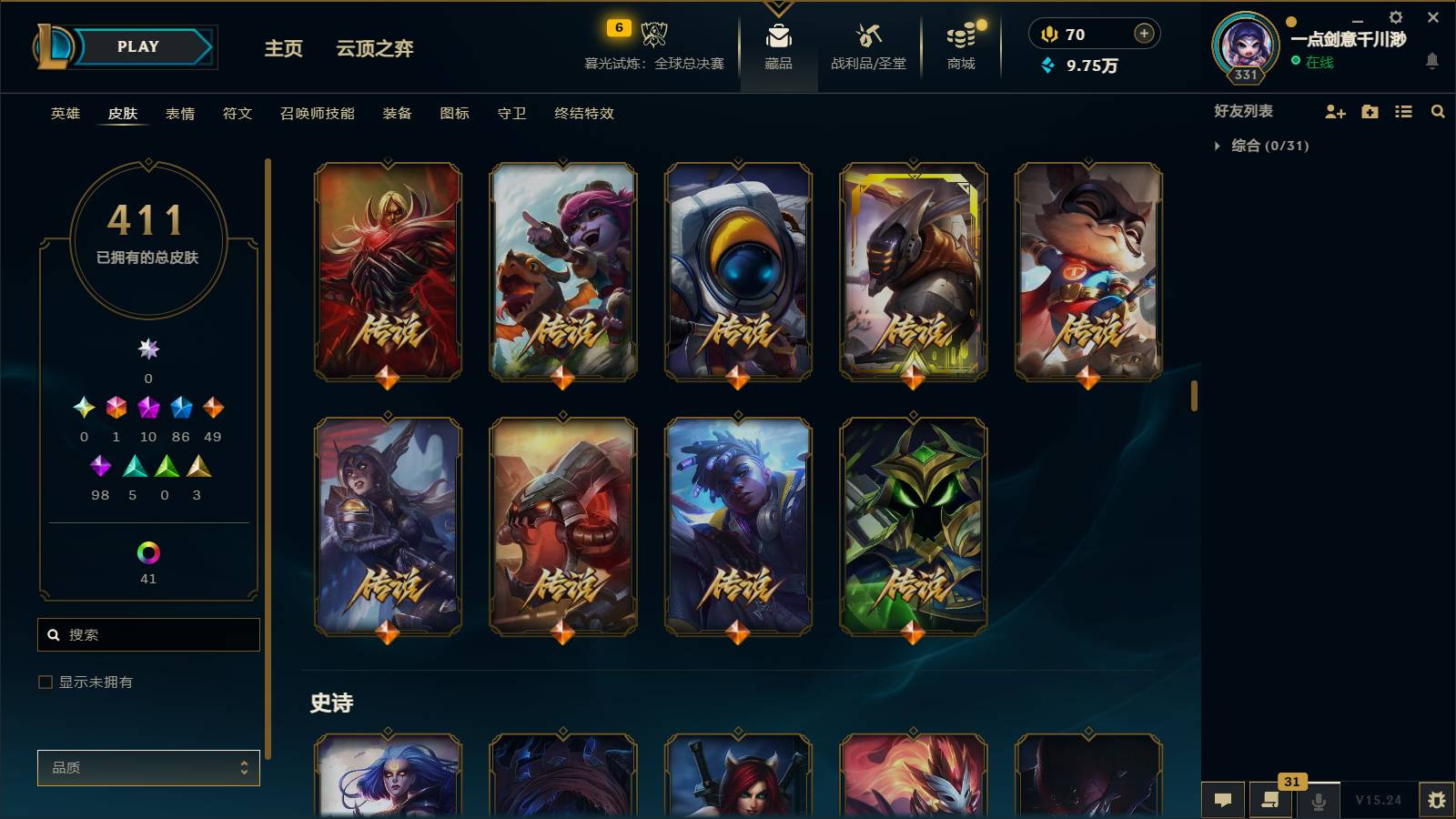Enable the 显示未拥有 checkbox

43,681
